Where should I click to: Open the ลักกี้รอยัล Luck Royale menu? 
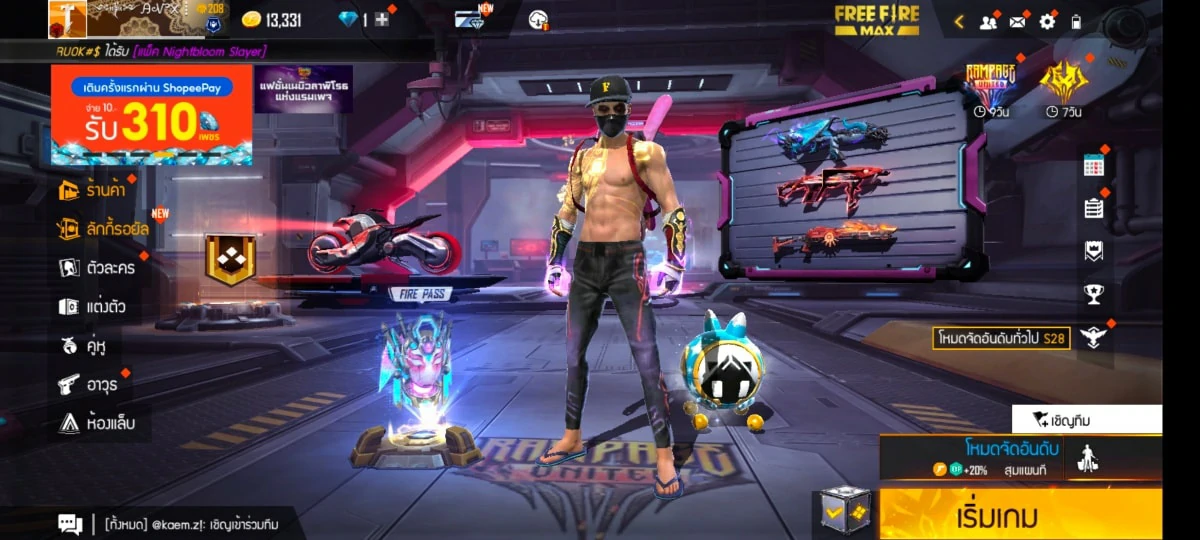(104, 229)
